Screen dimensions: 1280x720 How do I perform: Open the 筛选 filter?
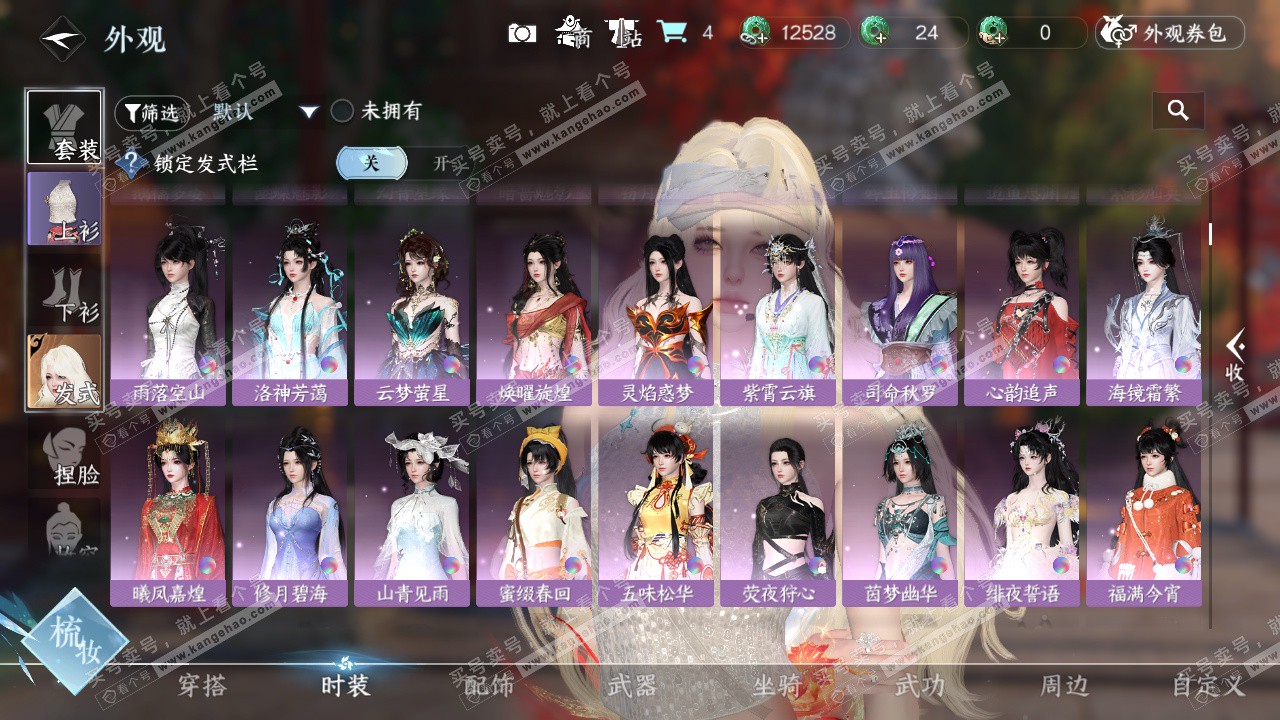coord(151,112)
